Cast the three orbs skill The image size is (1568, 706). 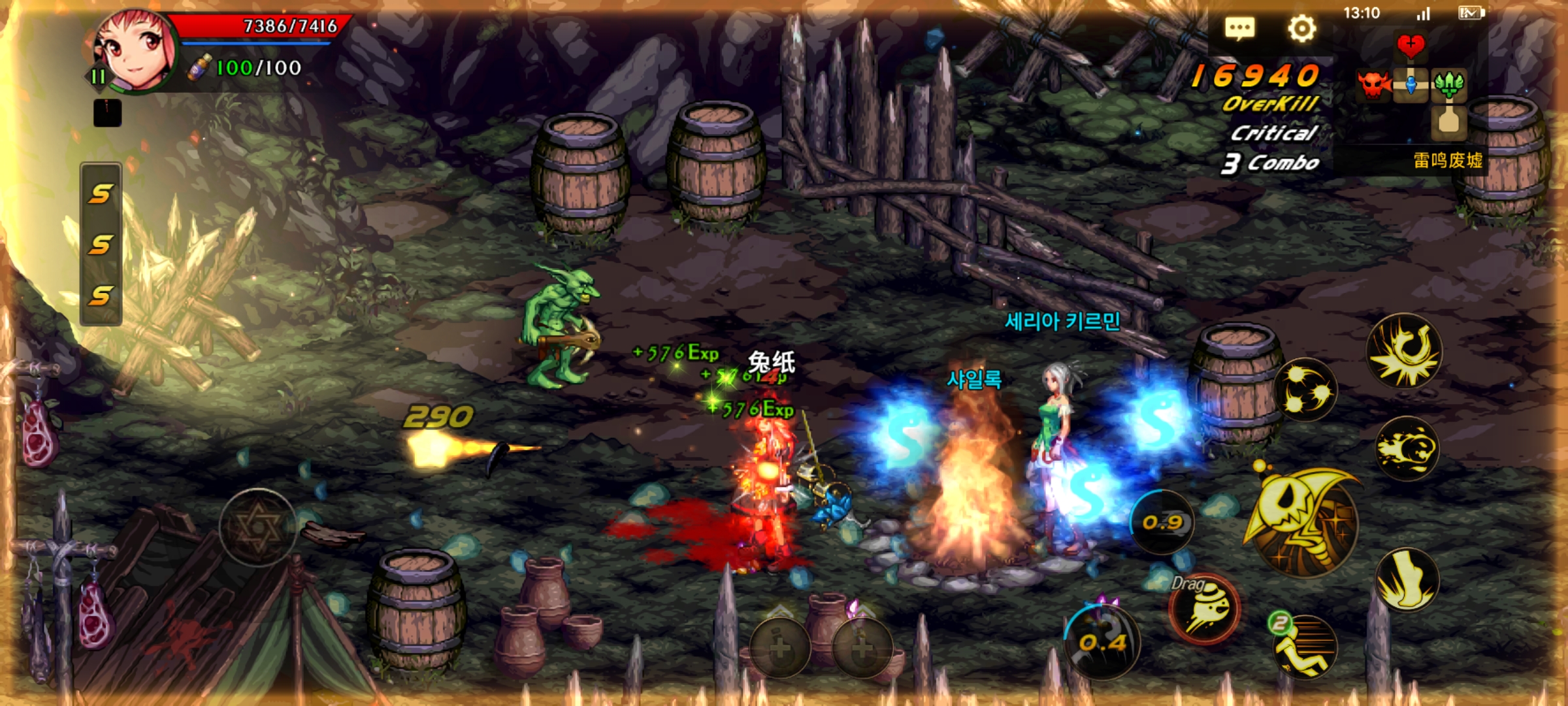coord(1305,390)
